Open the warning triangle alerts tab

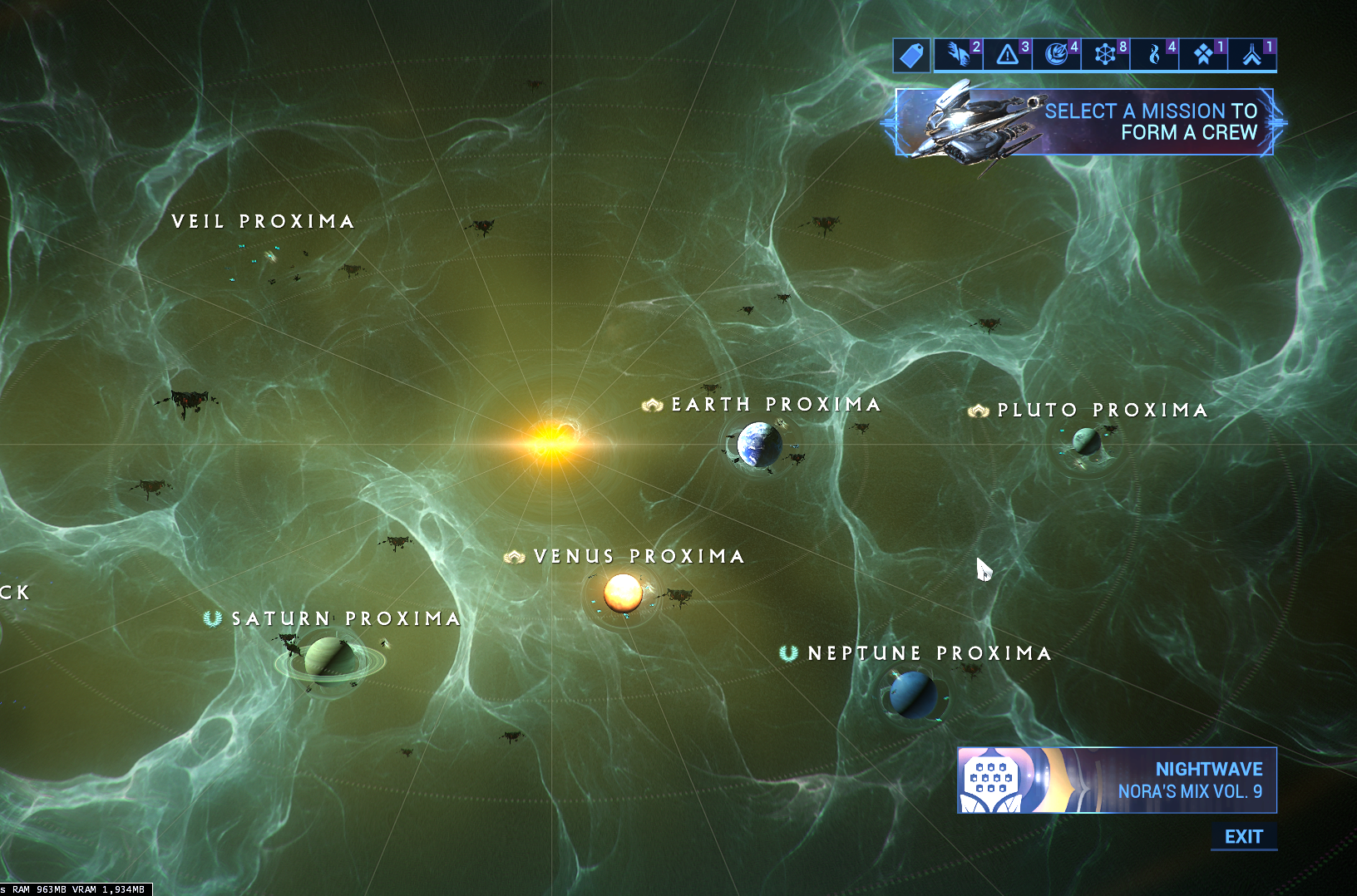click(1008, 55)
